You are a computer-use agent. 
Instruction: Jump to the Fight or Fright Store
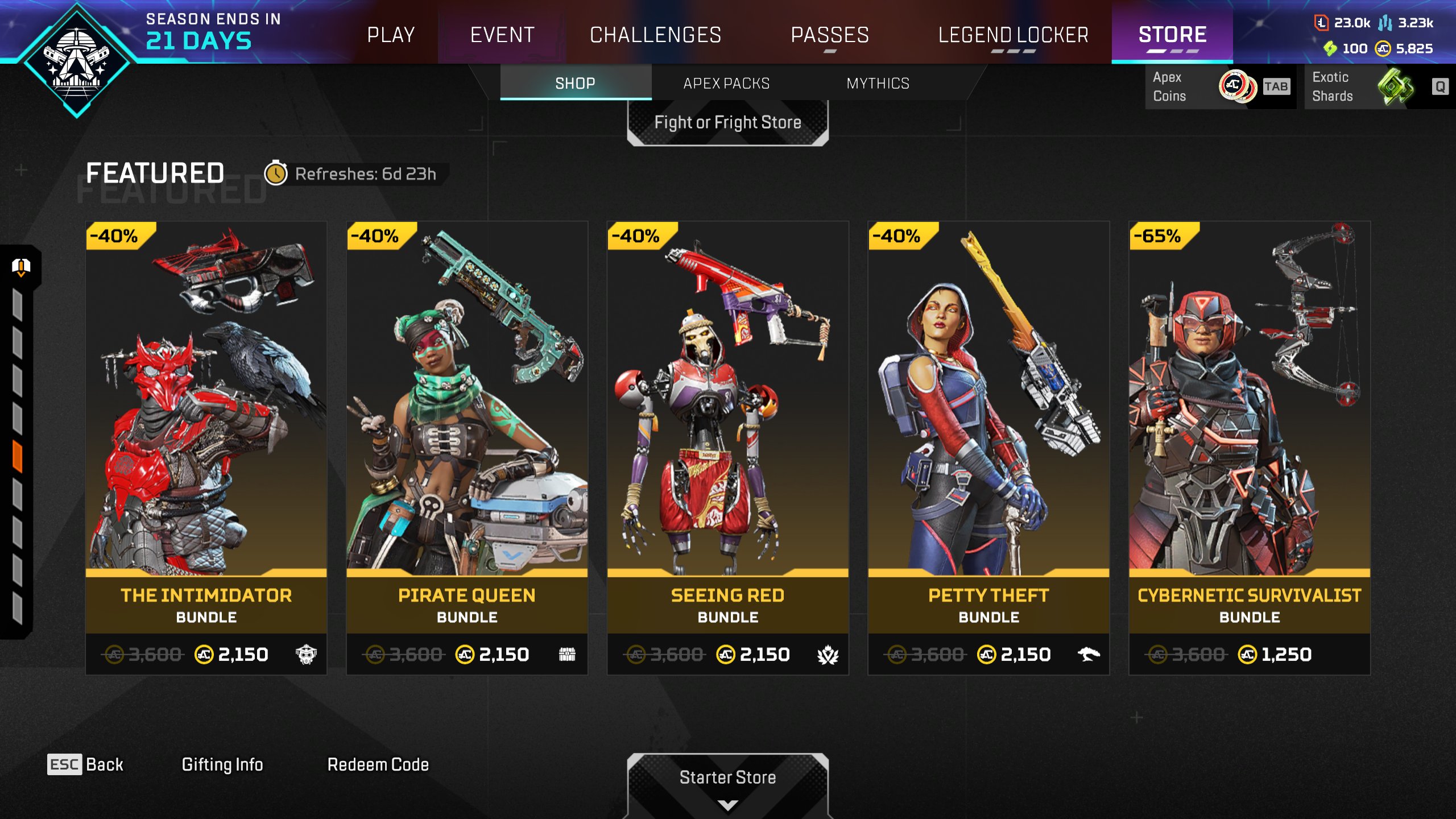point(727,122)
